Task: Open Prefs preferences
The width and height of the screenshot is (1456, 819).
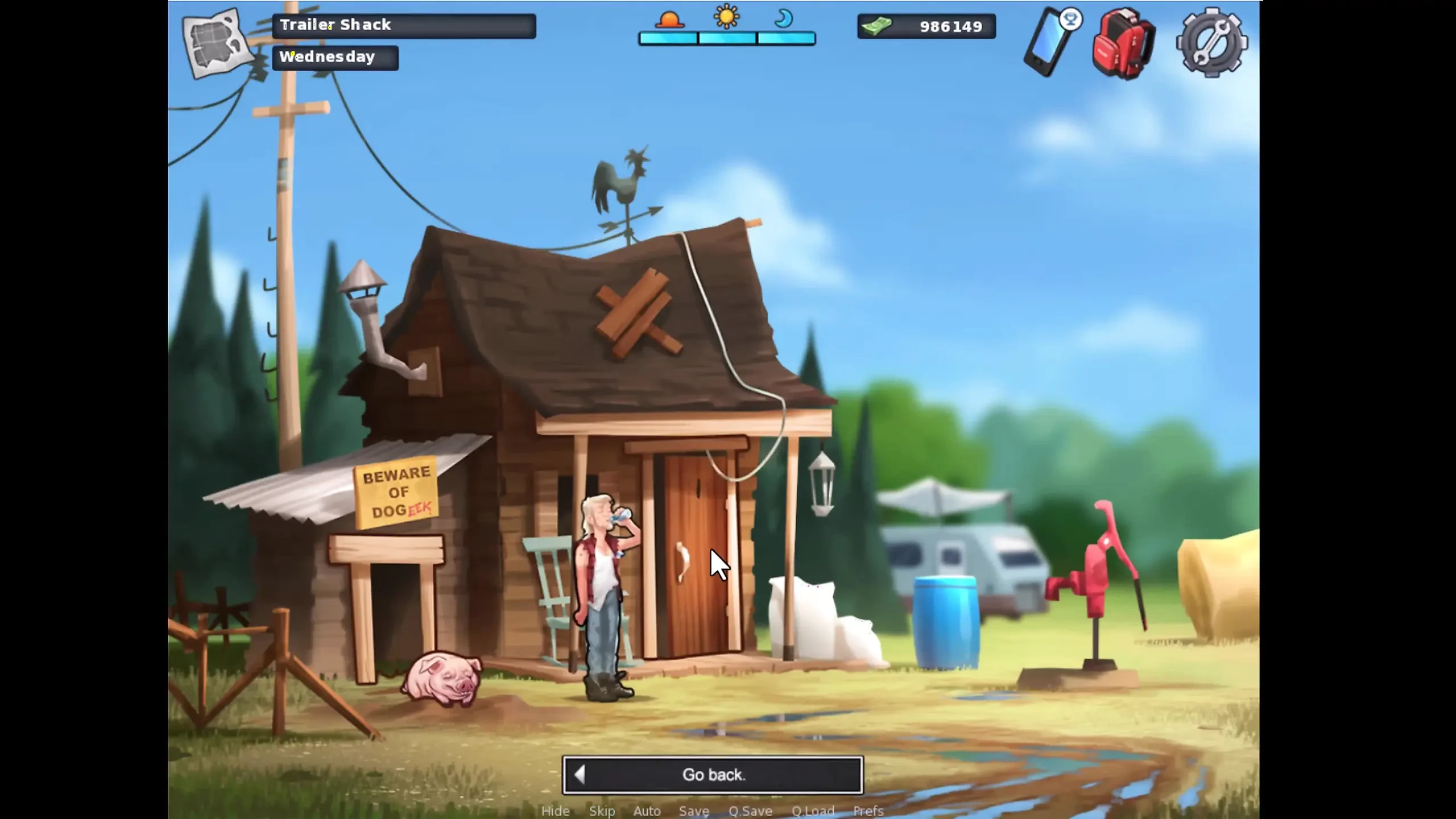Action: (x=868, y=811)
